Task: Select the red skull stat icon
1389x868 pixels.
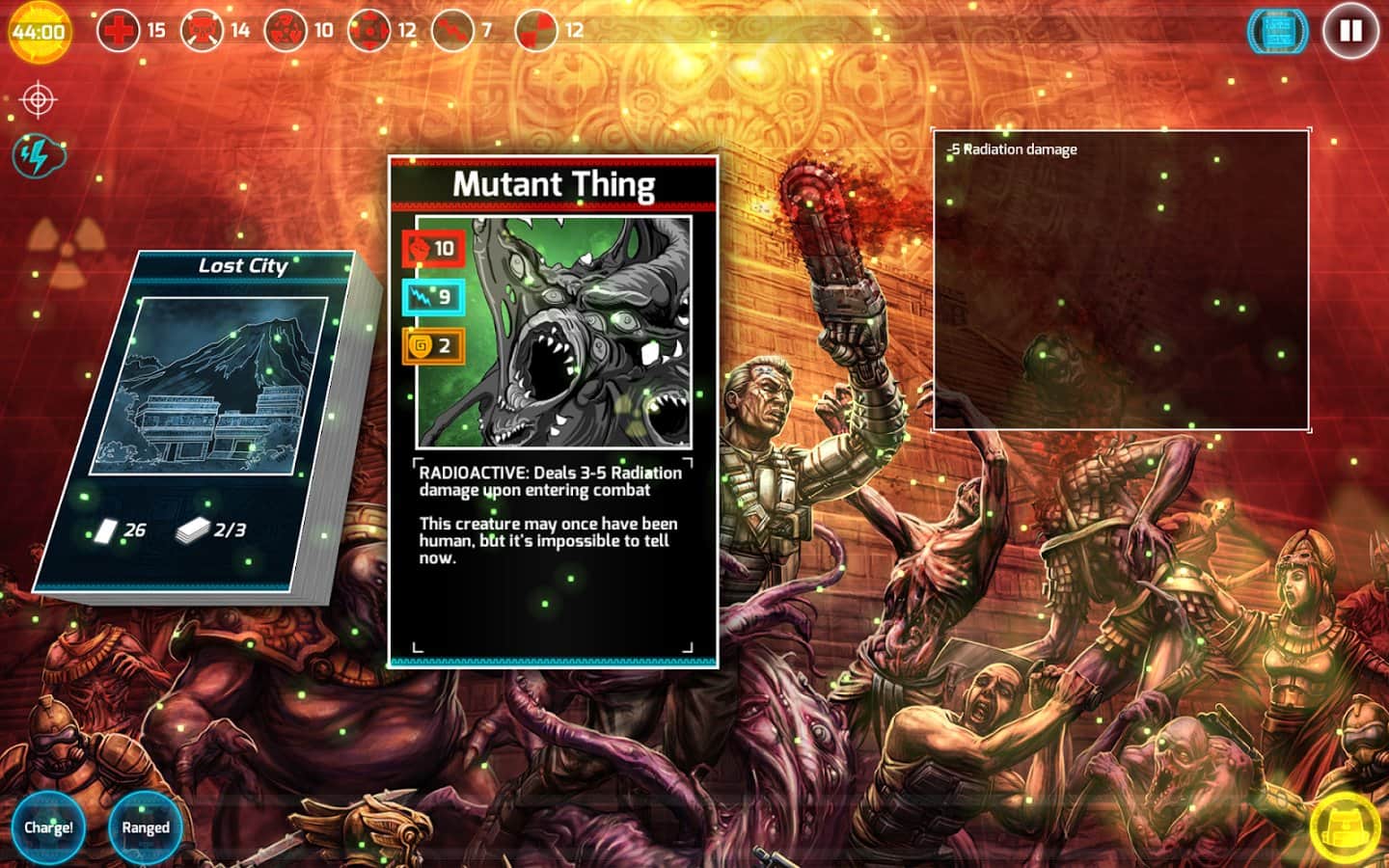Action: point(202,30)
